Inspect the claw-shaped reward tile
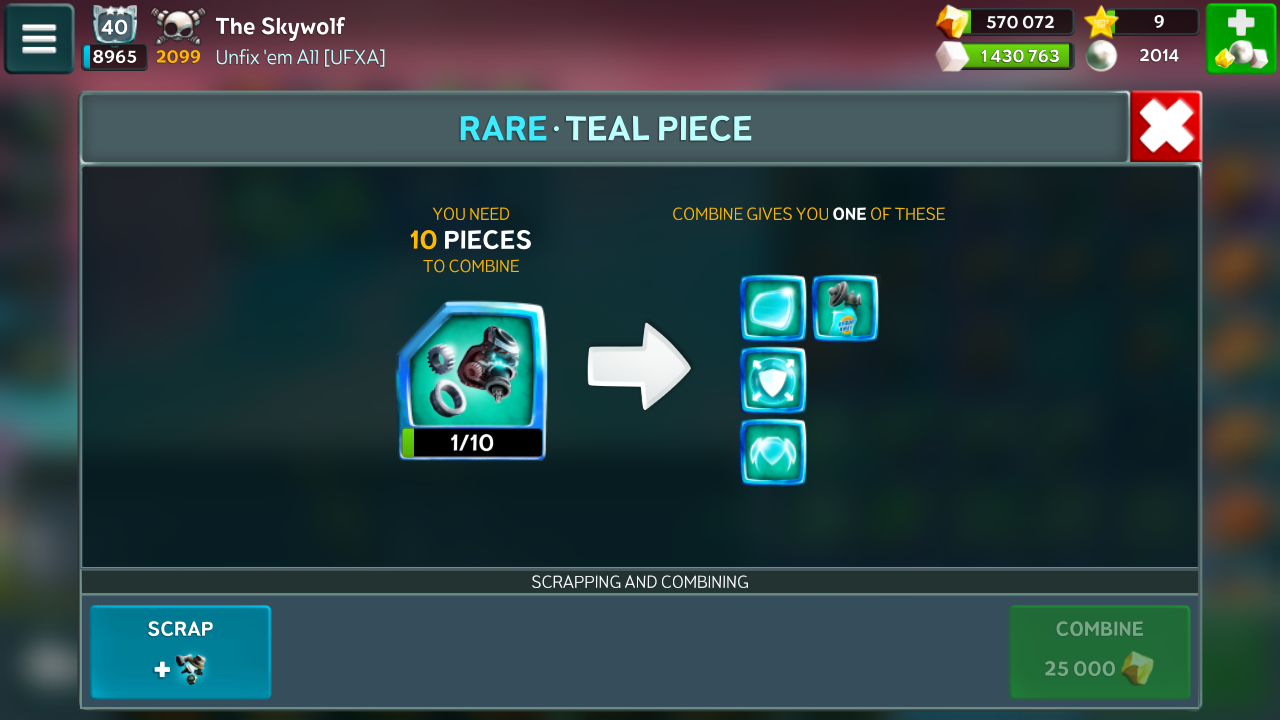Screen dimensions: 1280x720 [x=773, y=452]
